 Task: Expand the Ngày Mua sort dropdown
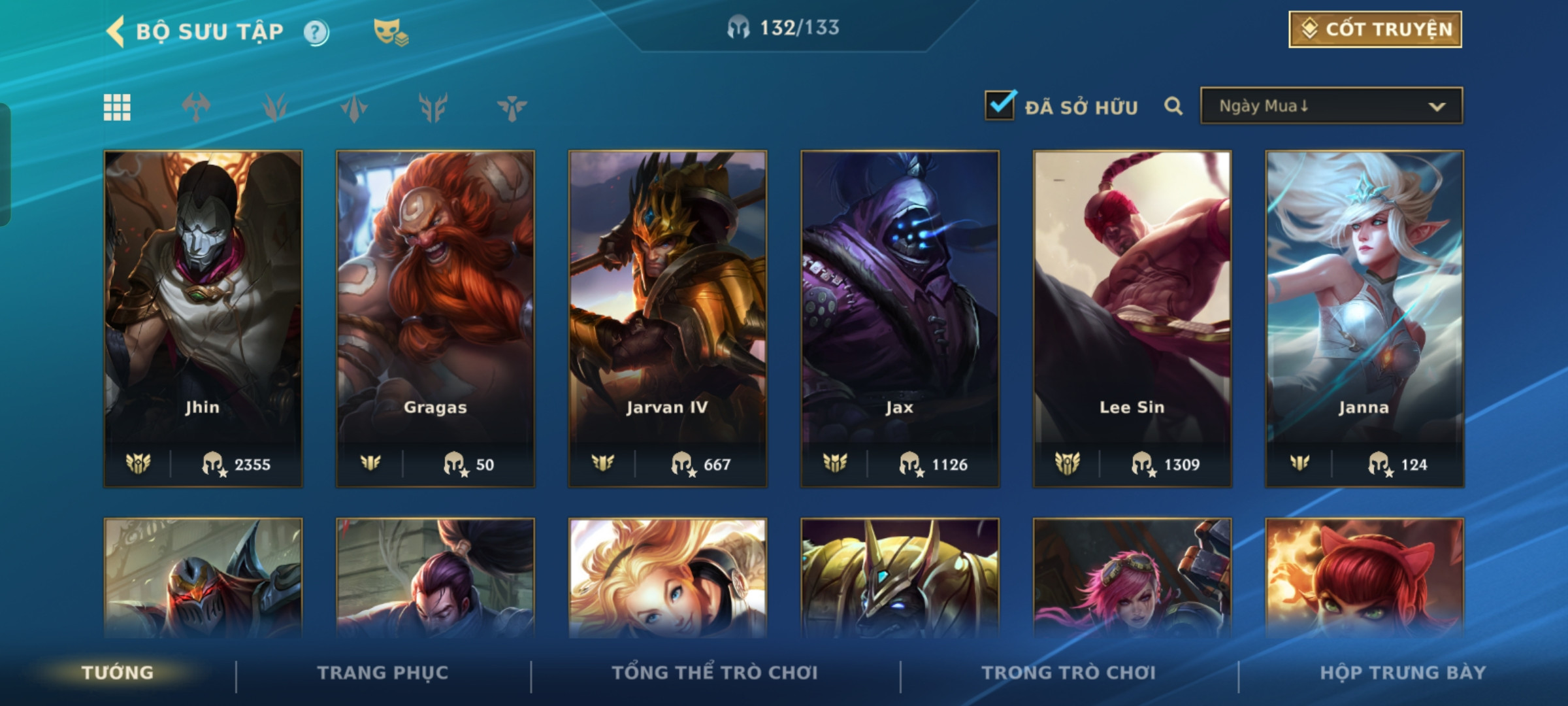[1331, 106]
